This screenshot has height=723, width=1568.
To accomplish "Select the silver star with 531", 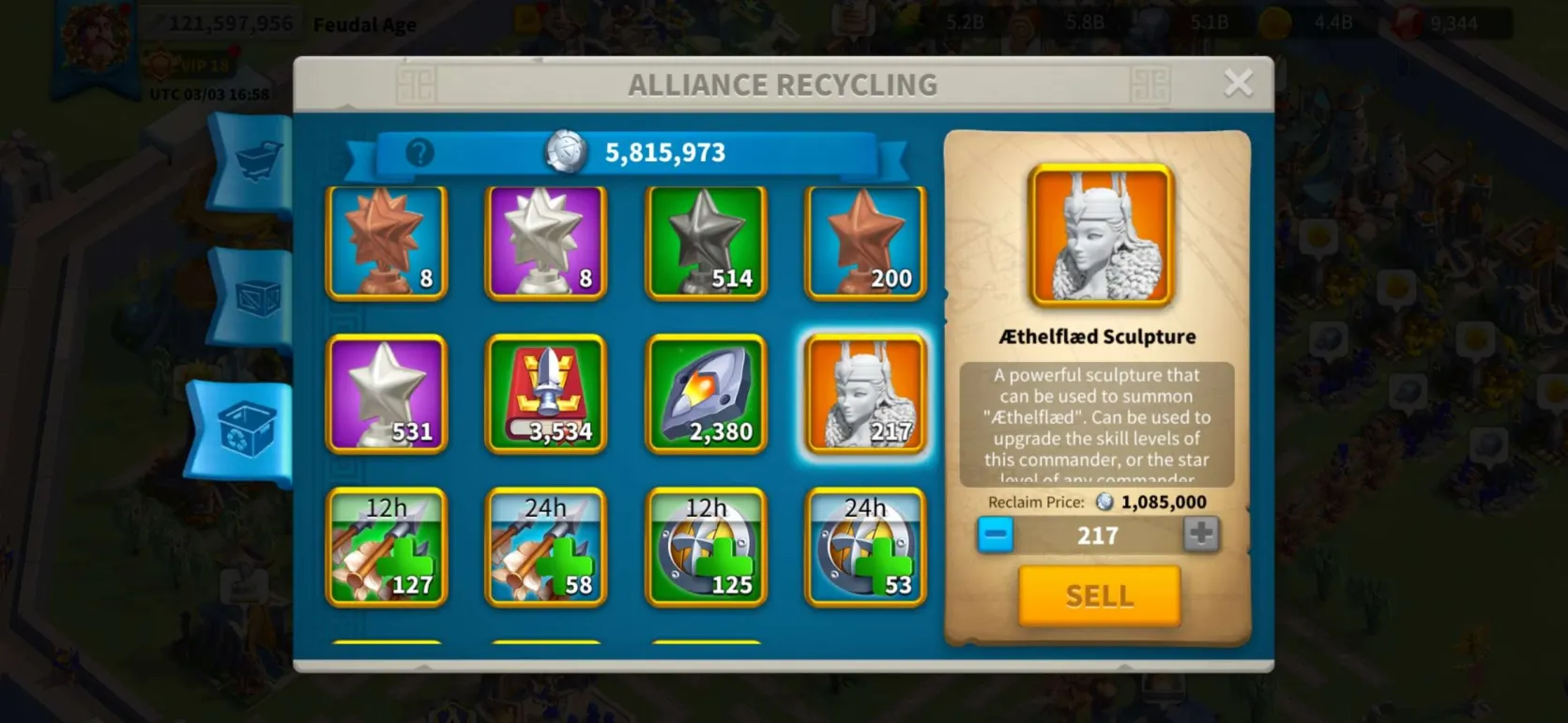I will pyautogui.click(x=387, y=395).
